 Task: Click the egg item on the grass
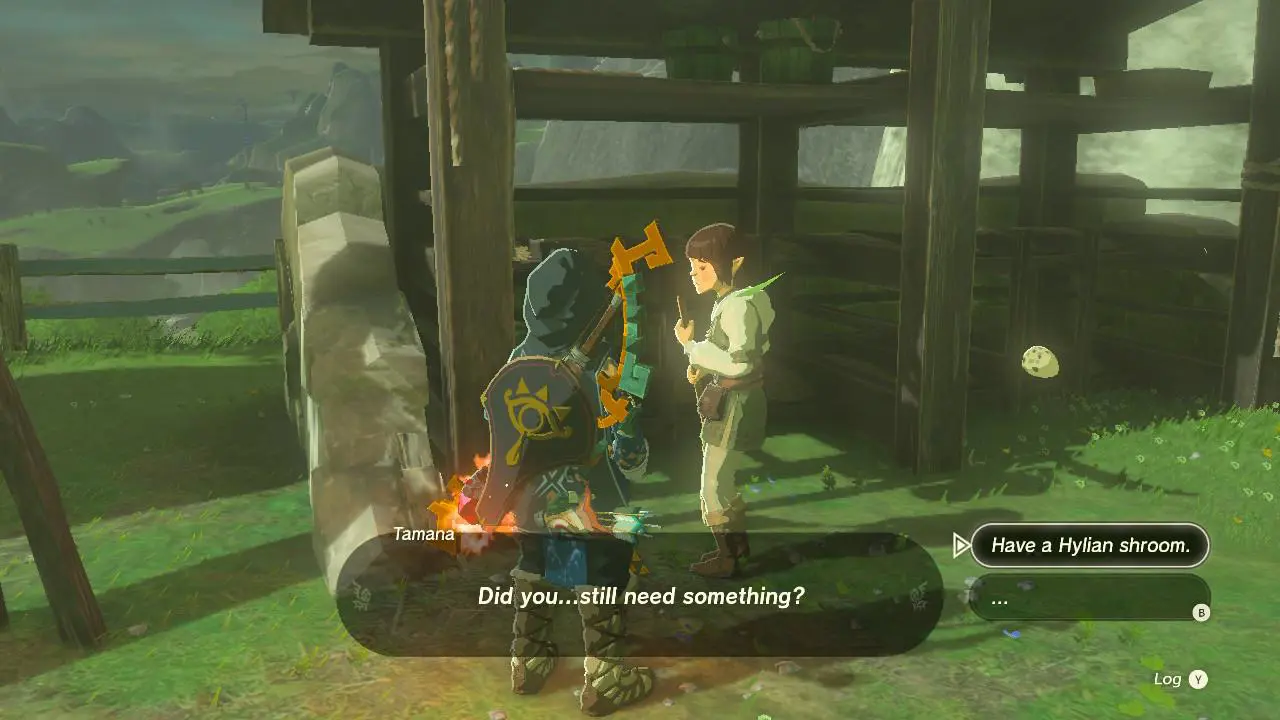pos(1040,363)
